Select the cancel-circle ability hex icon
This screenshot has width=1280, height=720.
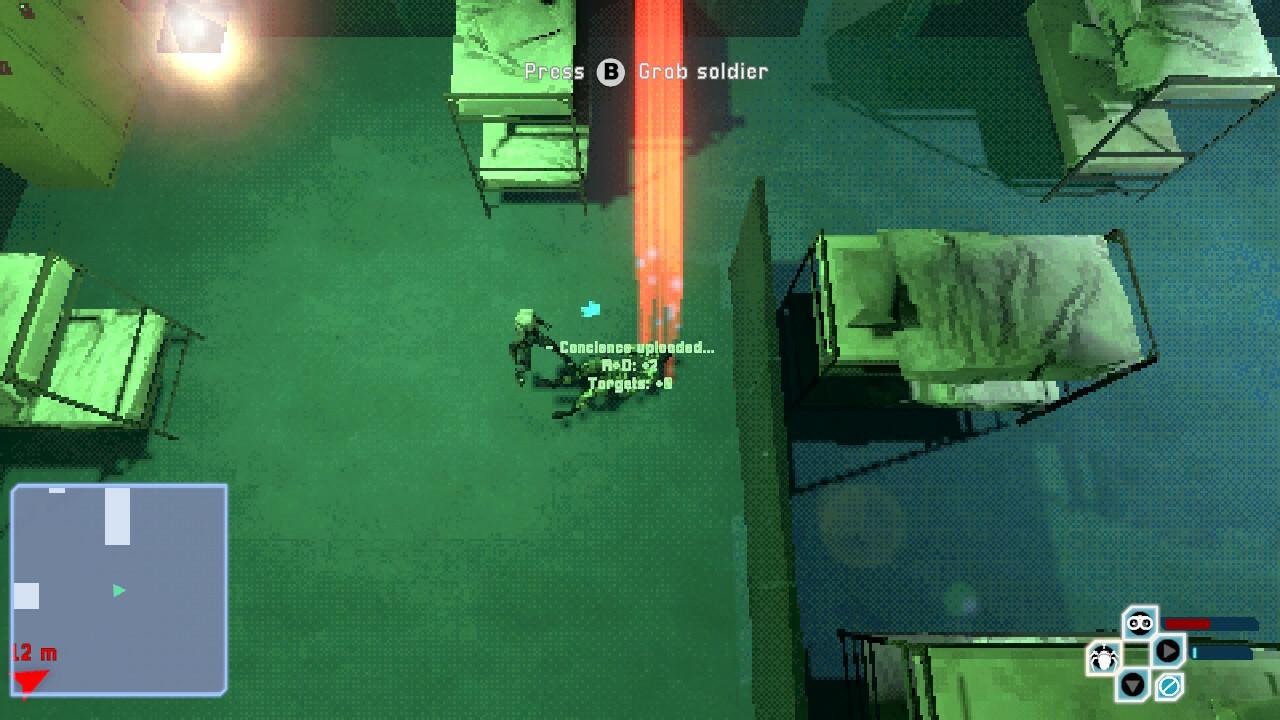[x=1168, y=686]
